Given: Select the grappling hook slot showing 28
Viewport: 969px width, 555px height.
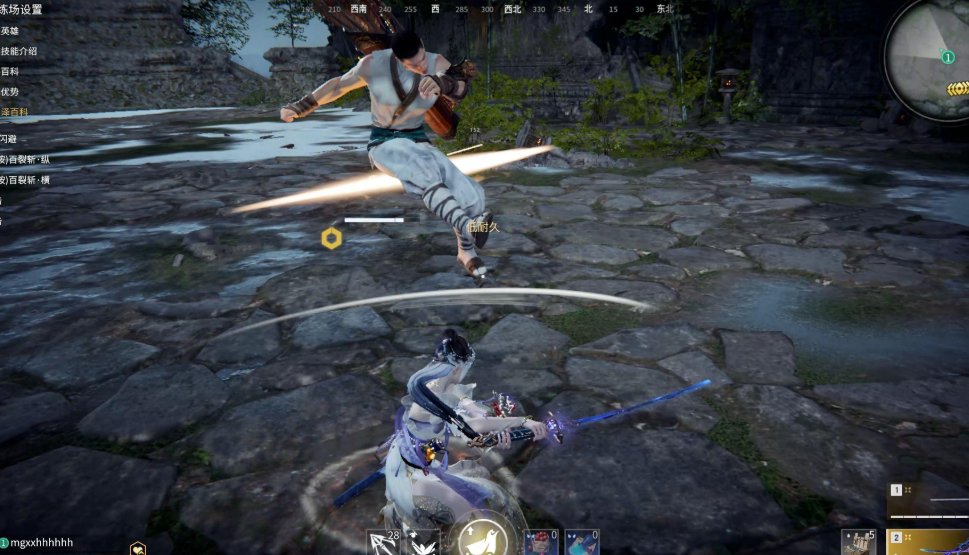Looking at the screenshot, I should (382, 542).
